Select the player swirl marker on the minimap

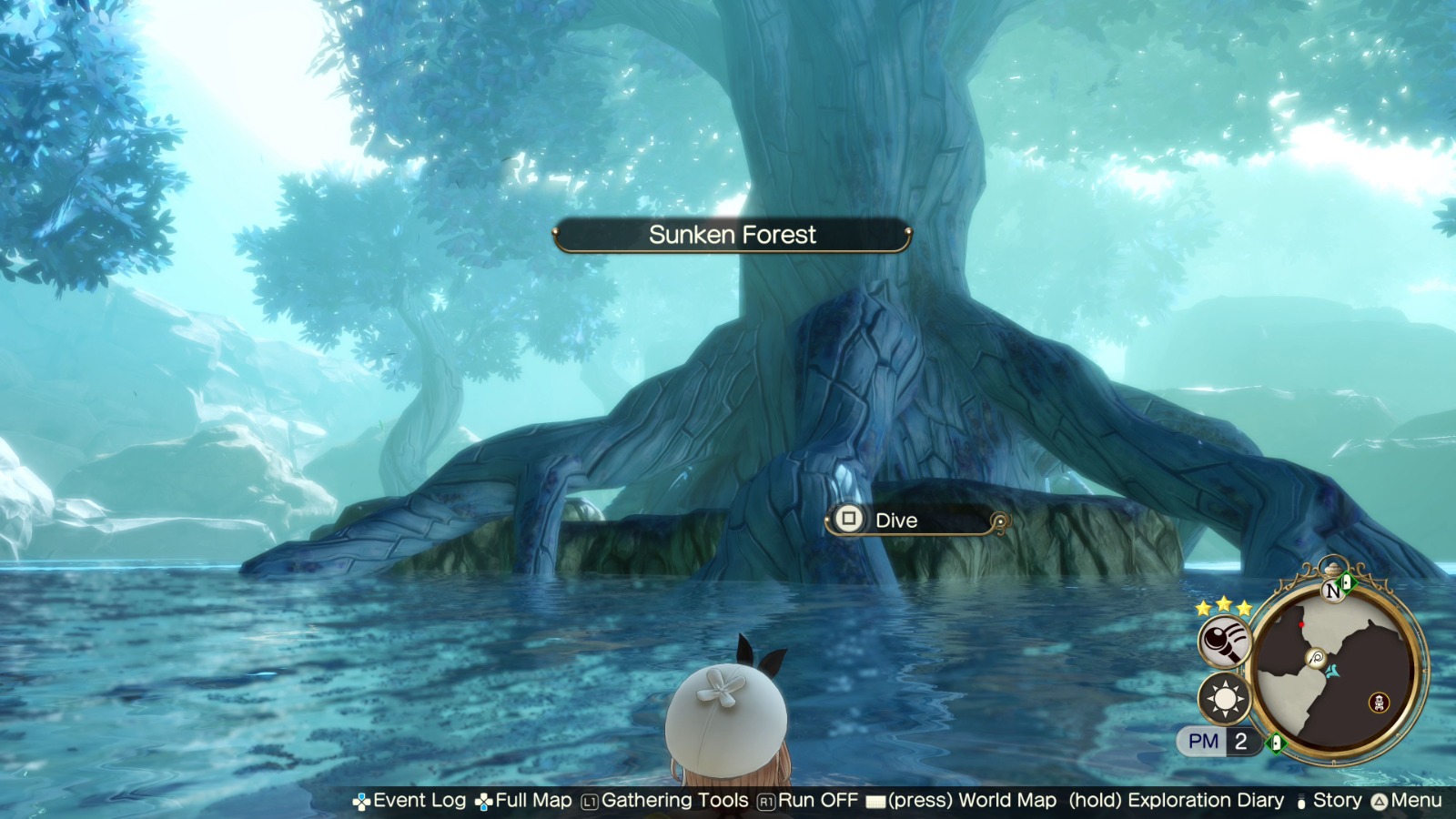click(1316, 658)
